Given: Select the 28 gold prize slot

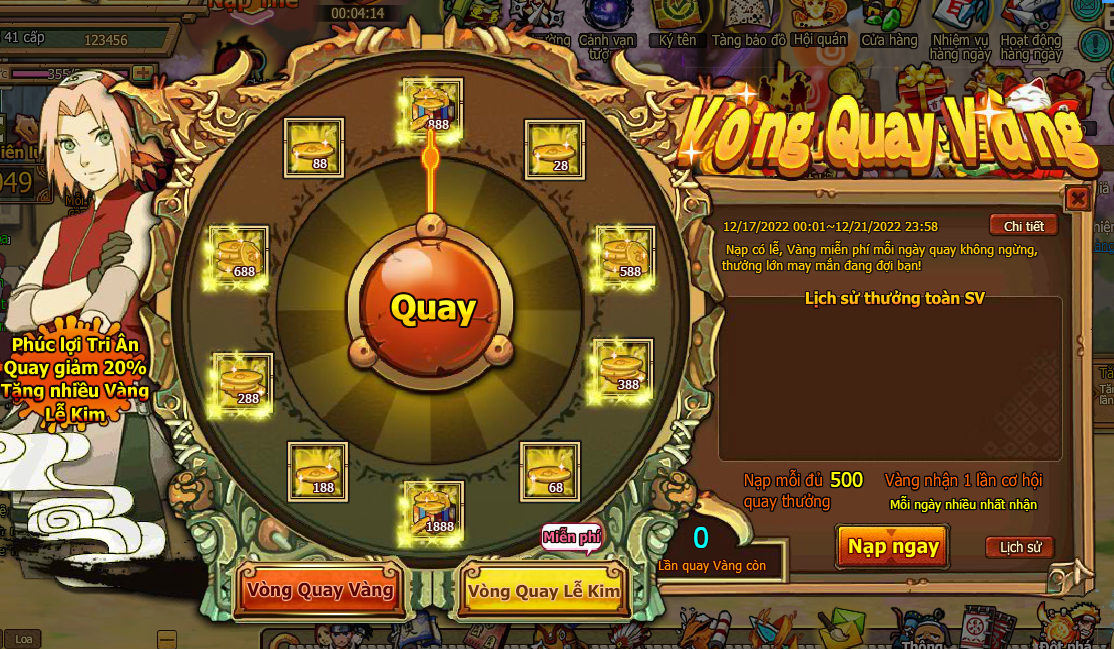Looking at the screenshot, I should [x=555, y=150].
